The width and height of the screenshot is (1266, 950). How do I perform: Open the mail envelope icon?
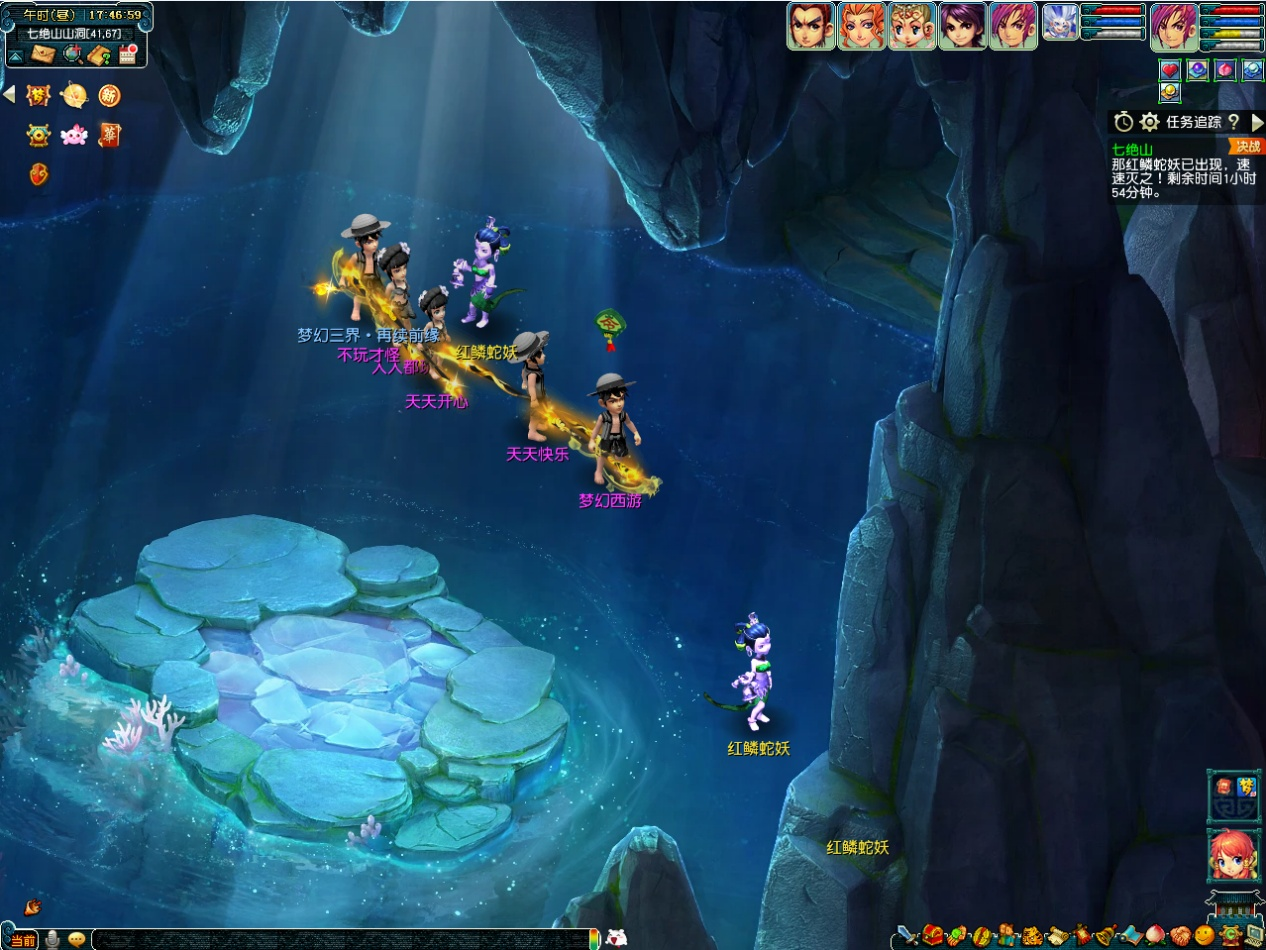(43, 55)
